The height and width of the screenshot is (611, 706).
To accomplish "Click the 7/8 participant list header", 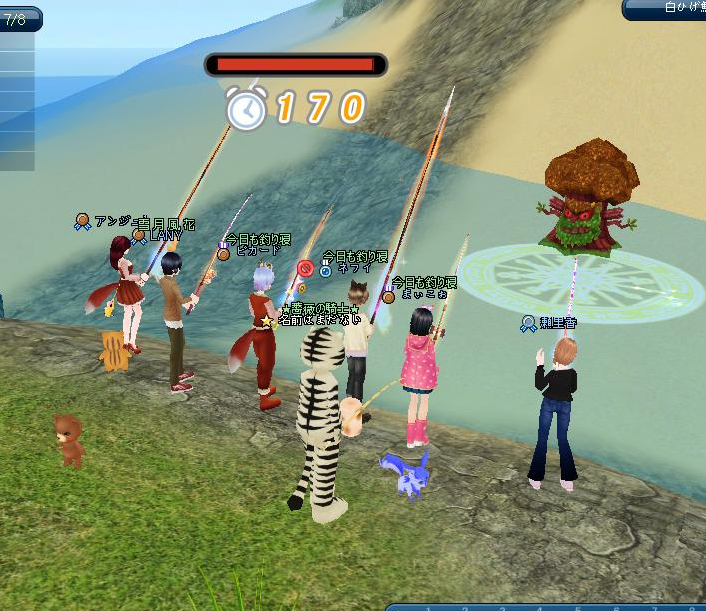I will click(19, 19).
